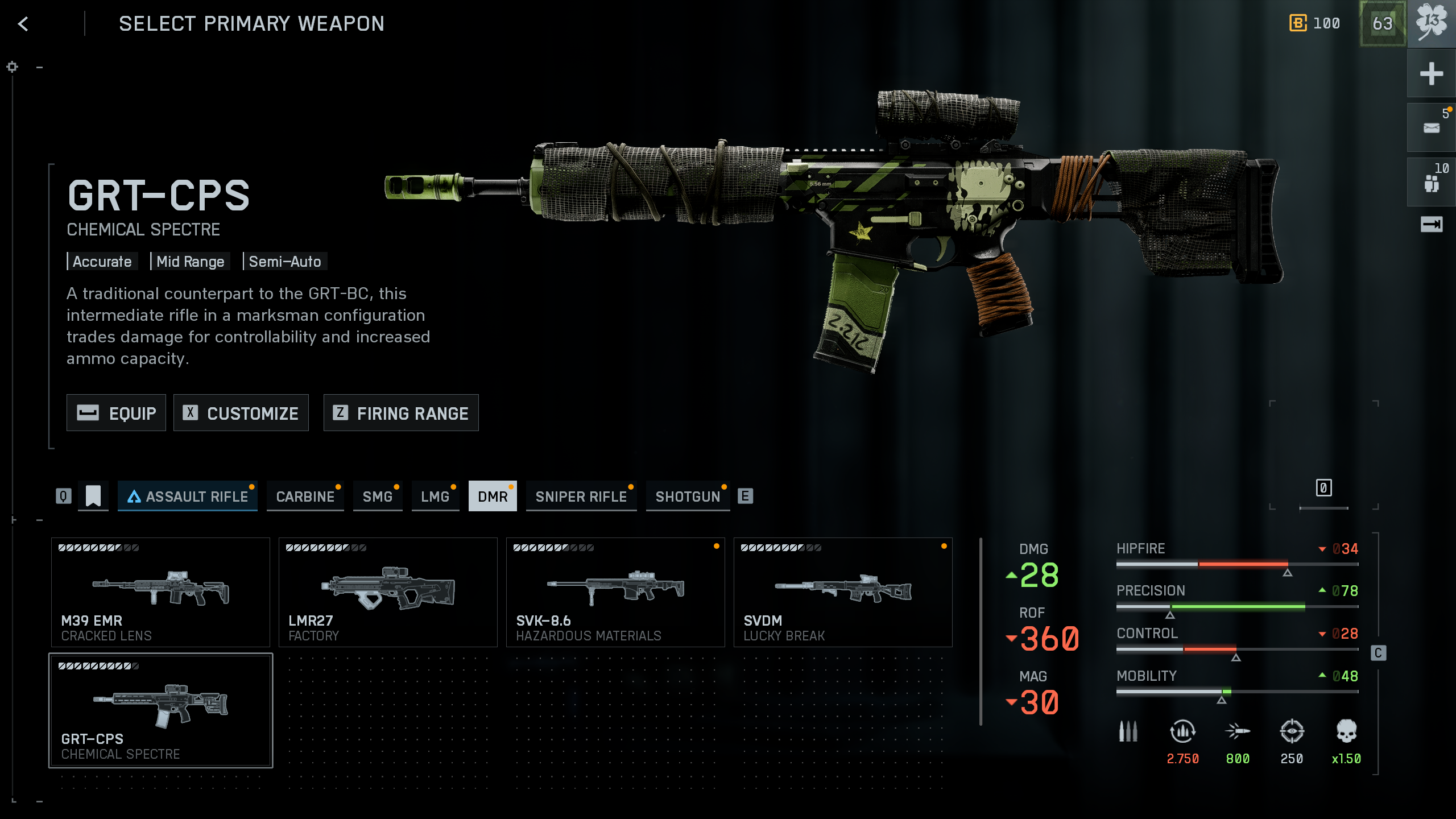Pick the SVK-8.6 Hazardous Materials tile
This screenshot has height=819, width=1456.
click(x=615, y=592)
